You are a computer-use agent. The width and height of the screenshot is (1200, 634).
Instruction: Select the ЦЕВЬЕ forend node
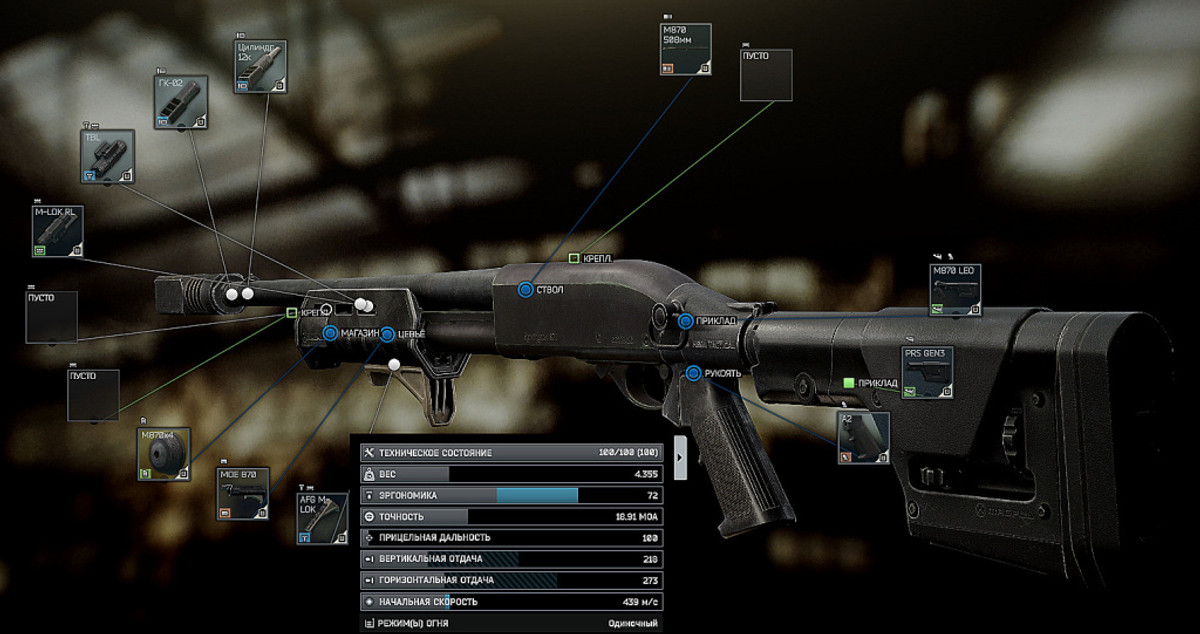pos(387,334)
